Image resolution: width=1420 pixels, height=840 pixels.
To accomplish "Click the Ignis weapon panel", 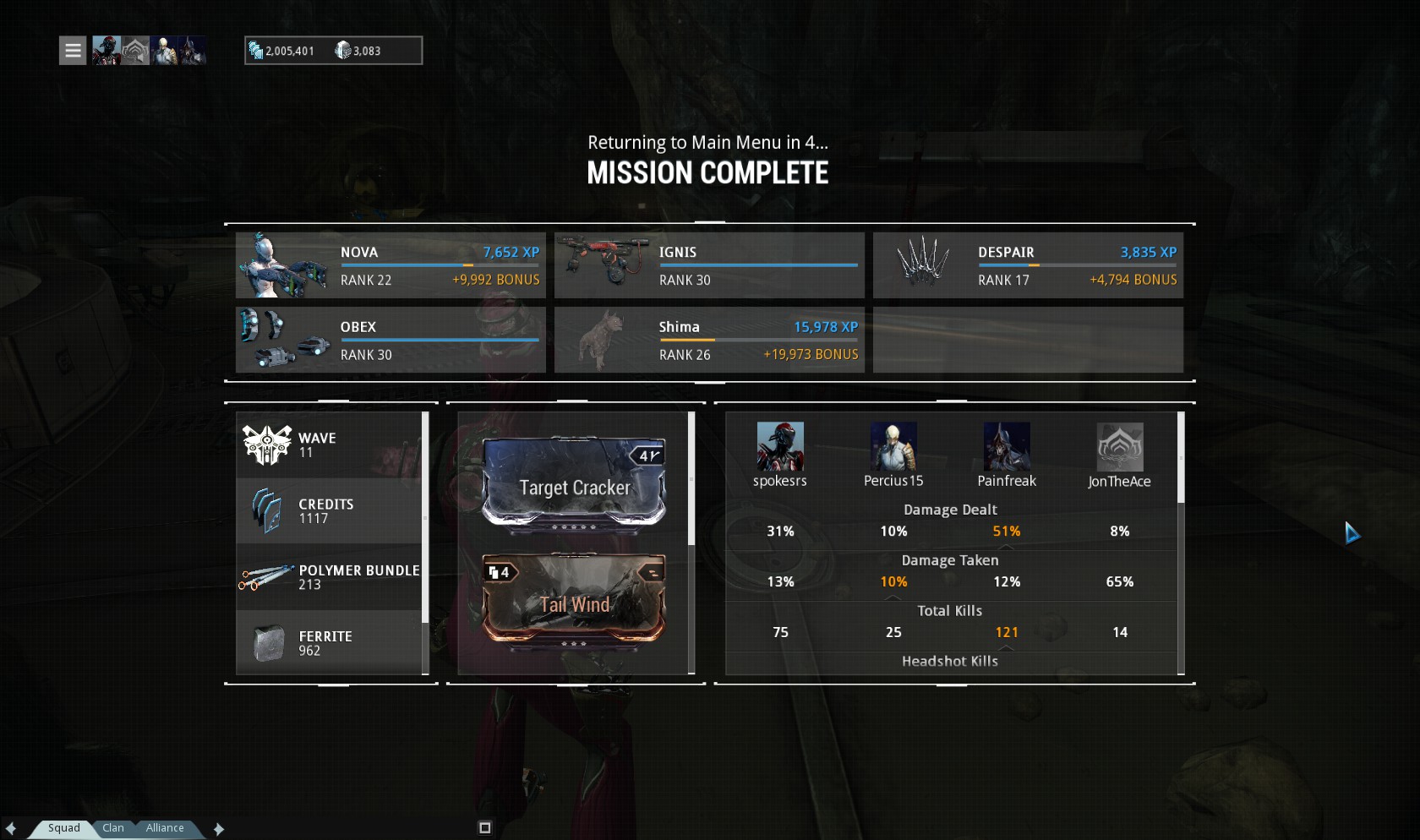I will (709, 265).
